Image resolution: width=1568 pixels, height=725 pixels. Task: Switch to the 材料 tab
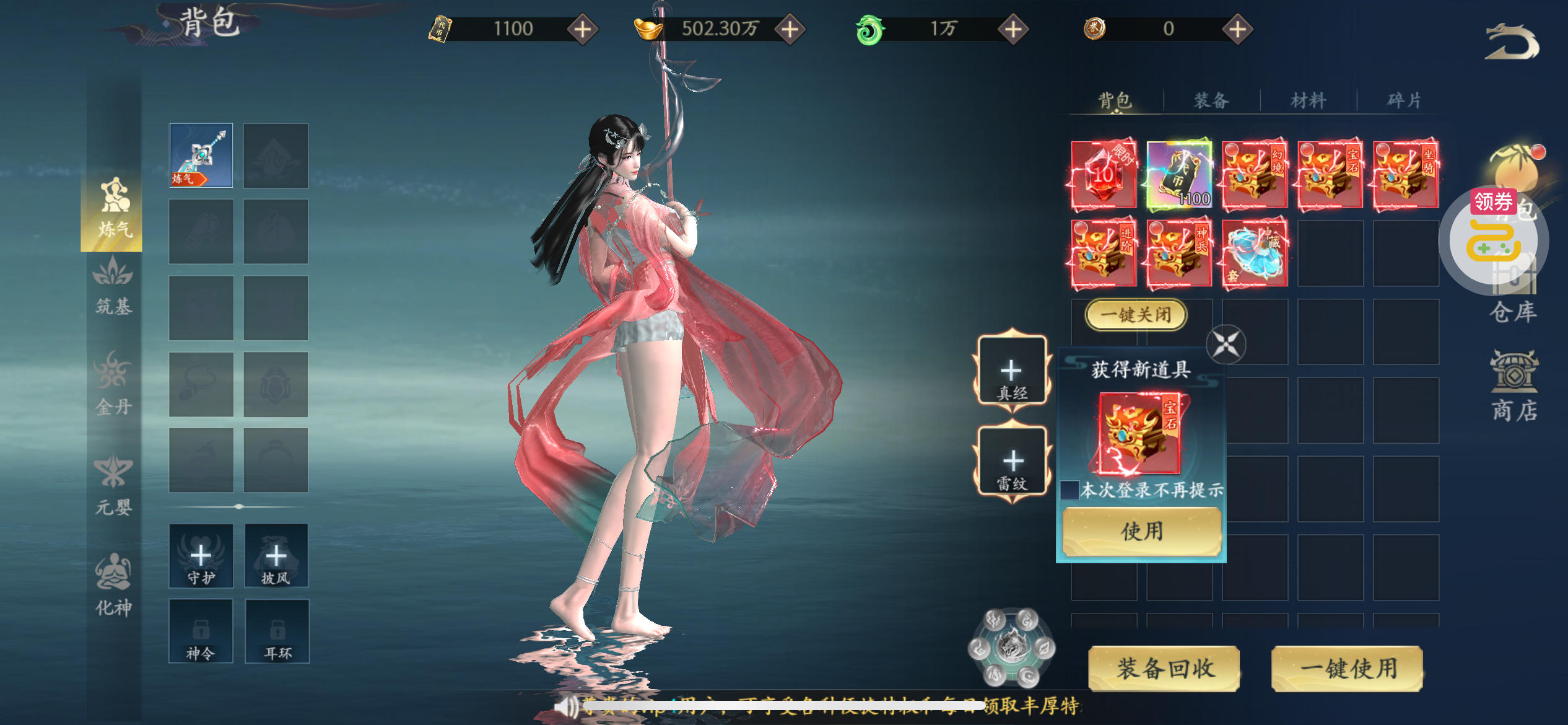click(x=1308, y=100)
